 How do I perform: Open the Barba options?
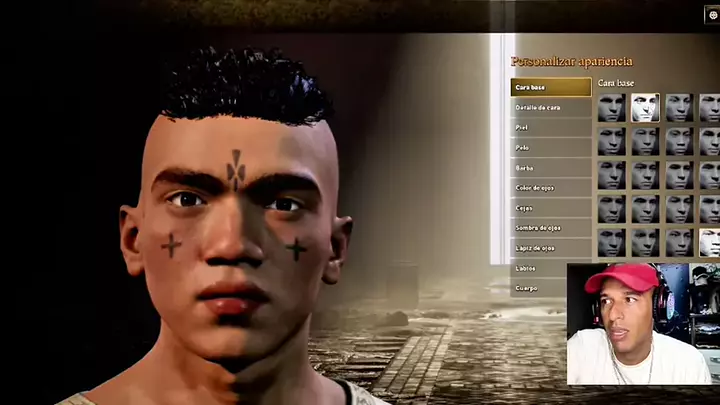tap(550, 167)
